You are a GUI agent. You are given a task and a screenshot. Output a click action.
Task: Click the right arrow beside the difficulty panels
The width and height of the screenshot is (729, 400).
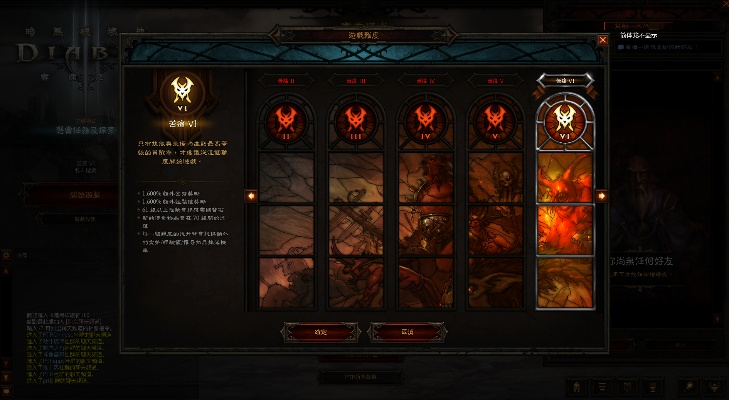click(600, 196)
